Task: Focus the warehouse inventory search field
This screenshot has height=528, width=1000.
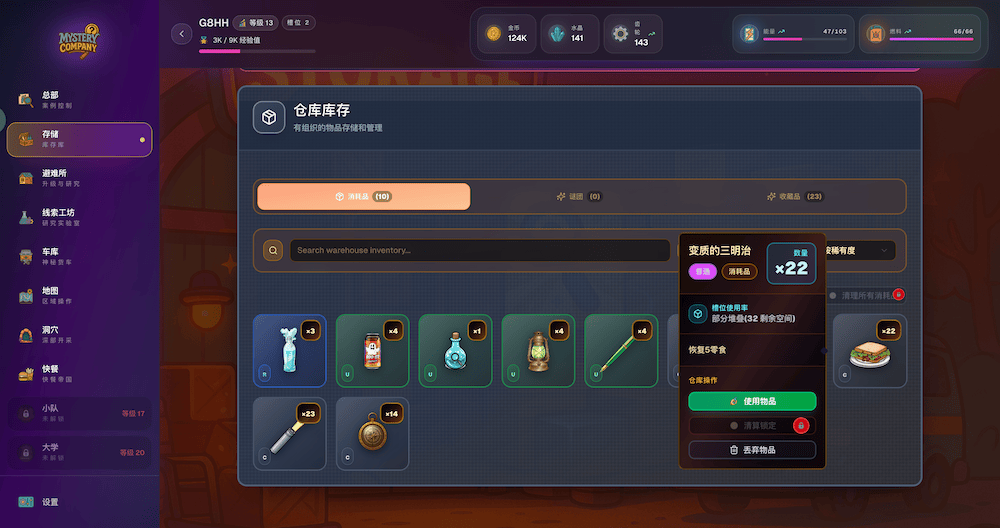Action: pyautogui.click(x=480, y=250)
